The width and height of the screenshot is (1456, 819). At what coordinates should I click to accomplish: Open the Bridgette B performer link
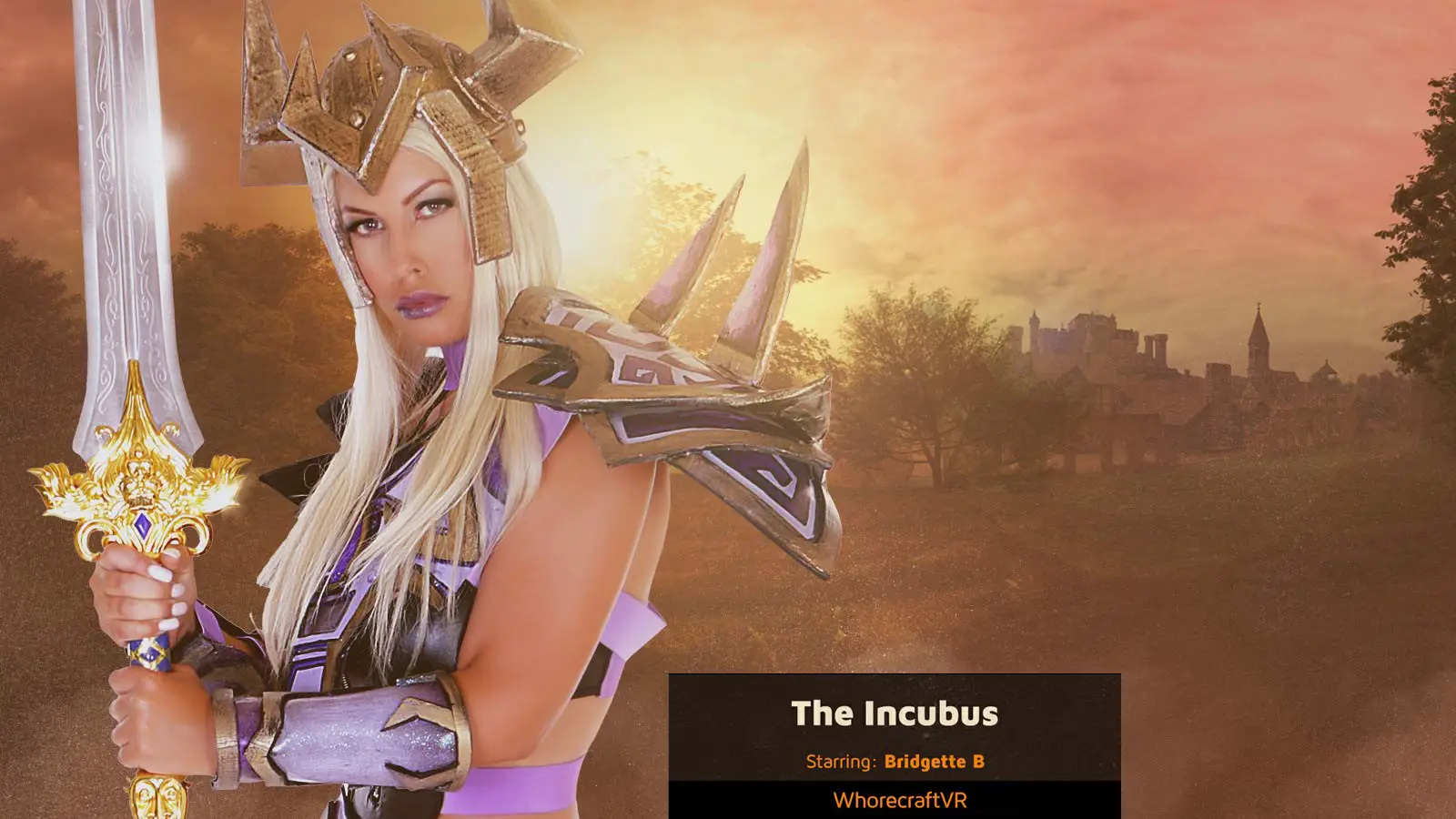(934, 762)
